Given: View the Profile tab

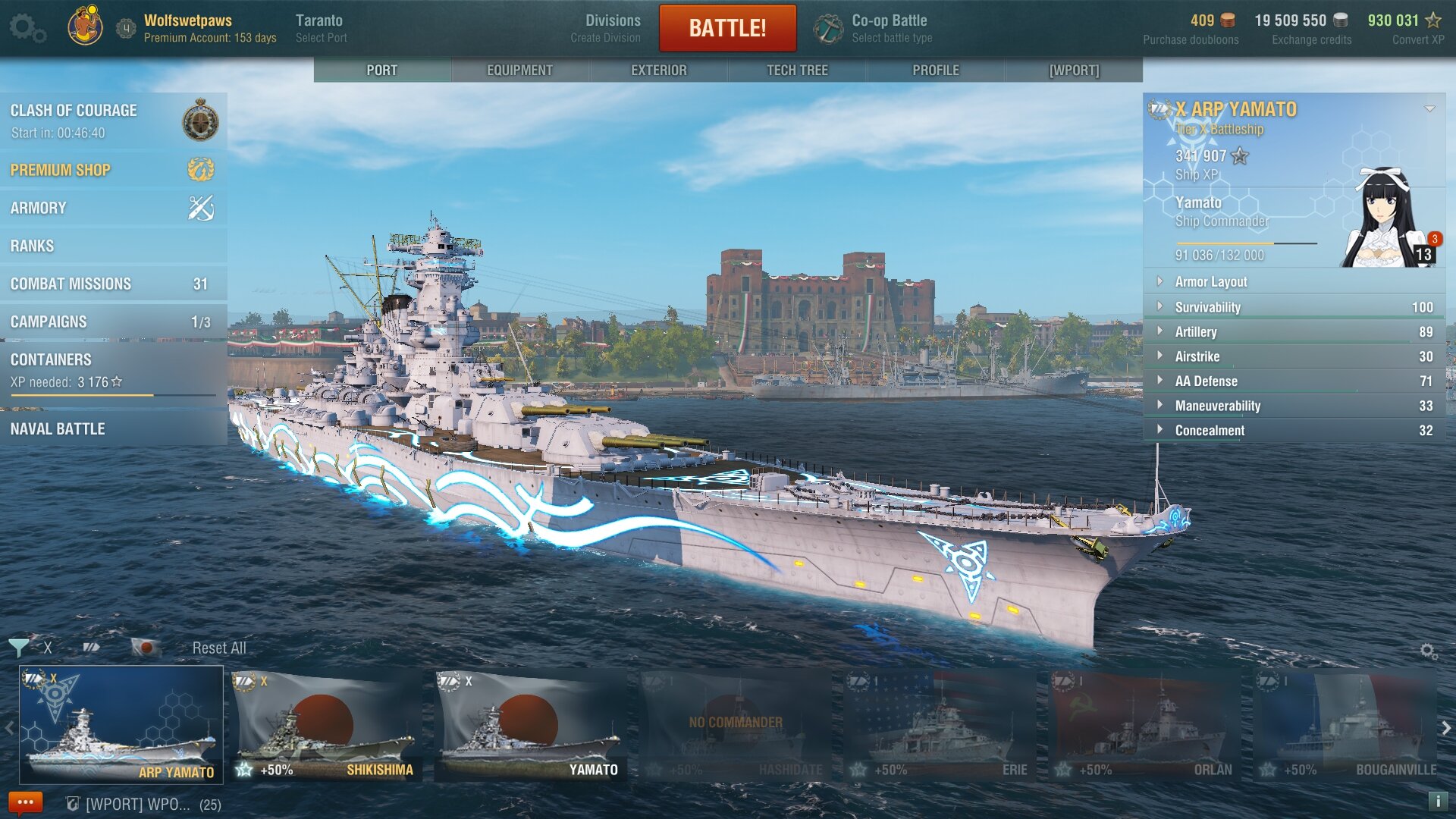Looking at the screenshot, I should click(936, 70).
